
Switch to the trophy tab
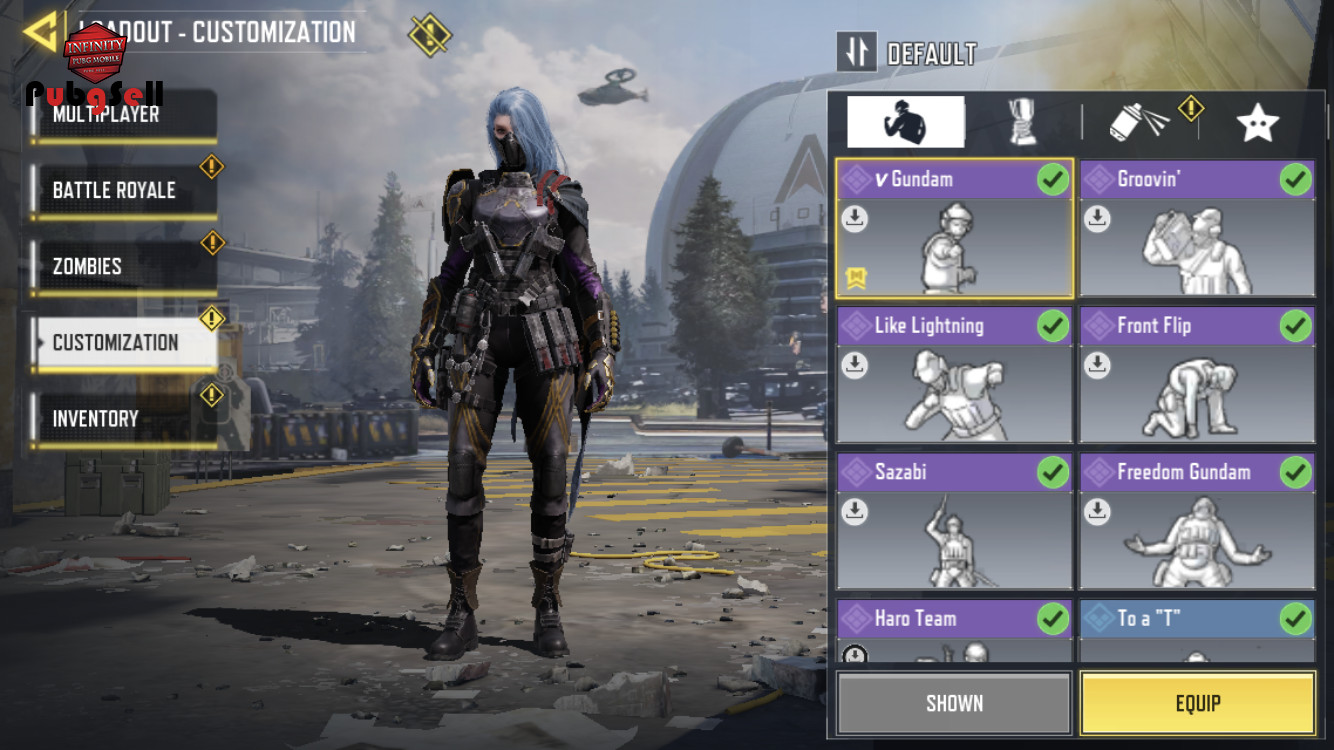point(1022,122)
